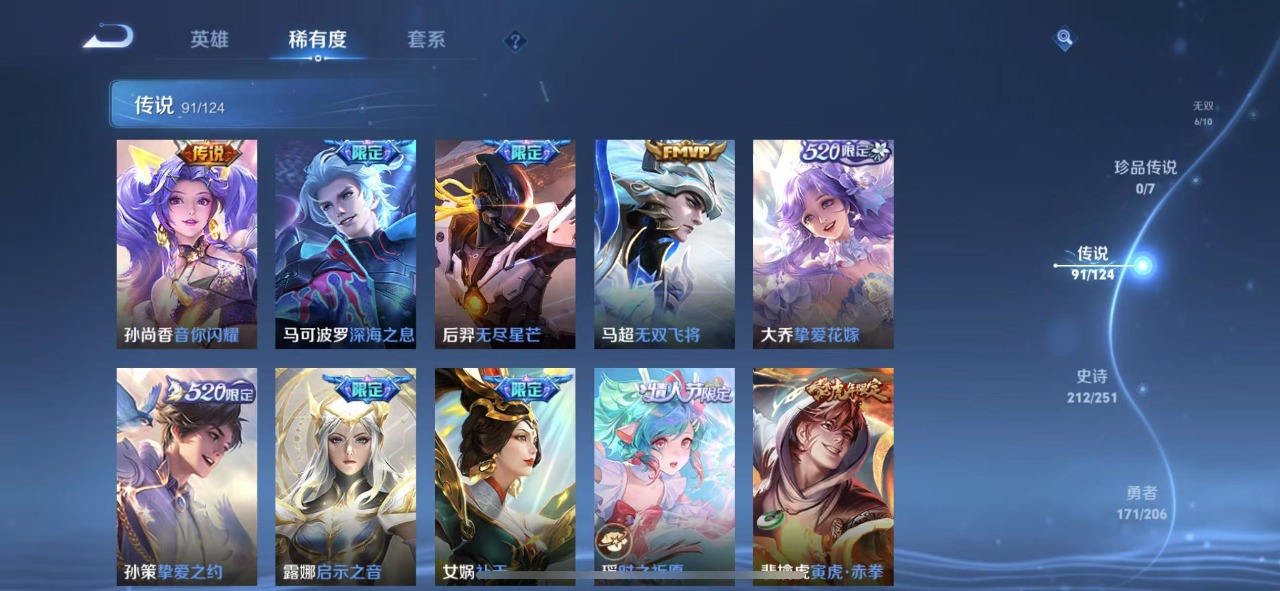Open 露娜 启示之音 skin card

[x=346, y=475]
